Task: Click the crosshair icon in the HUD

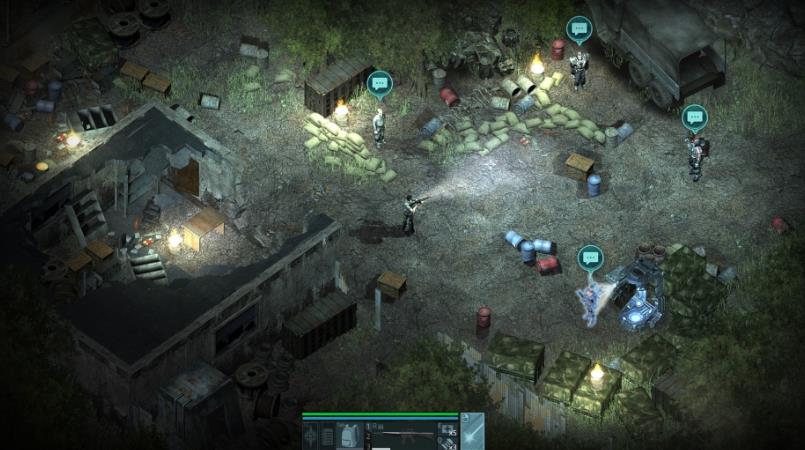Action: 312,436
